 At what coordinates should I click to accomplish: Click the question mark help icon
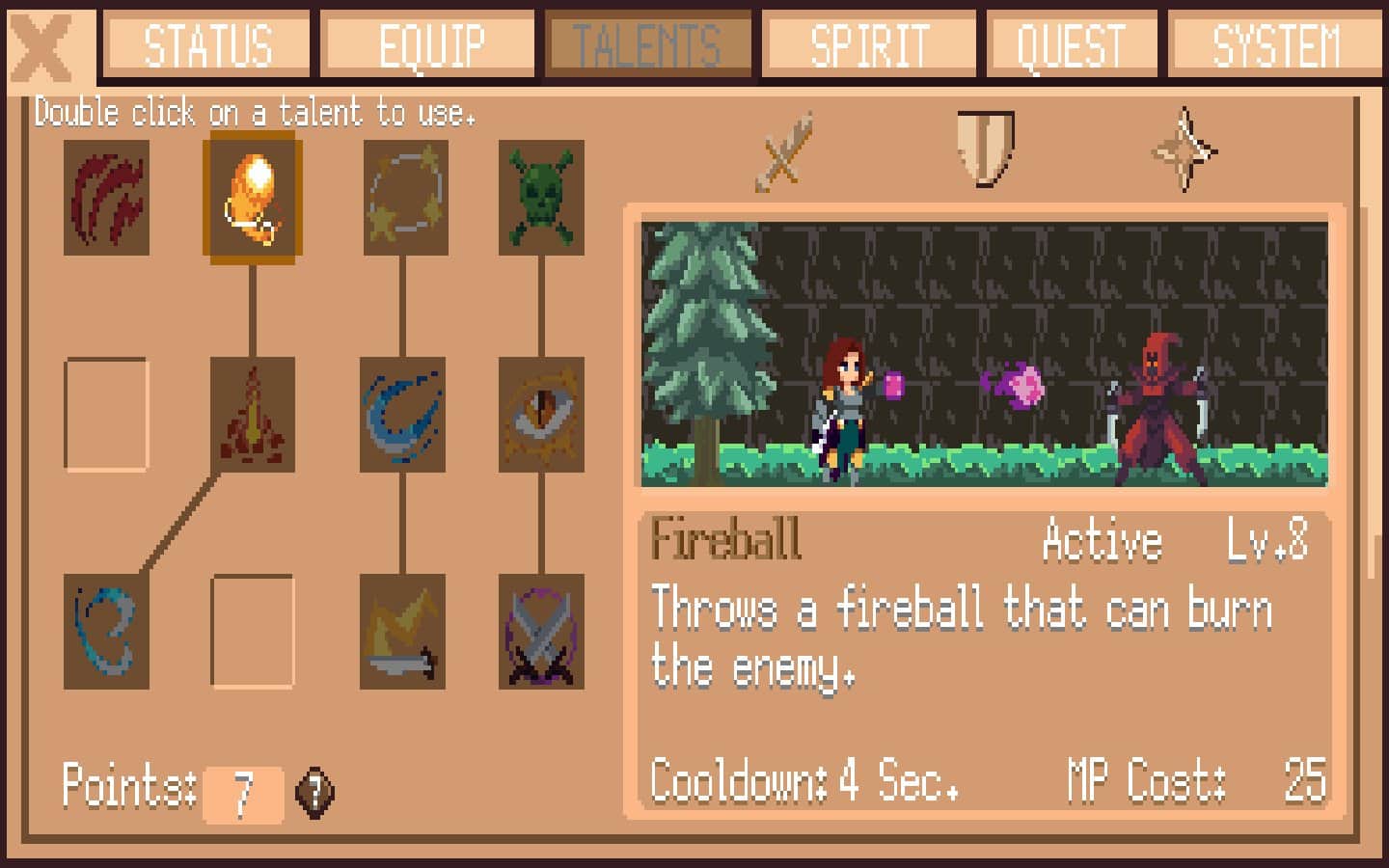314,793
